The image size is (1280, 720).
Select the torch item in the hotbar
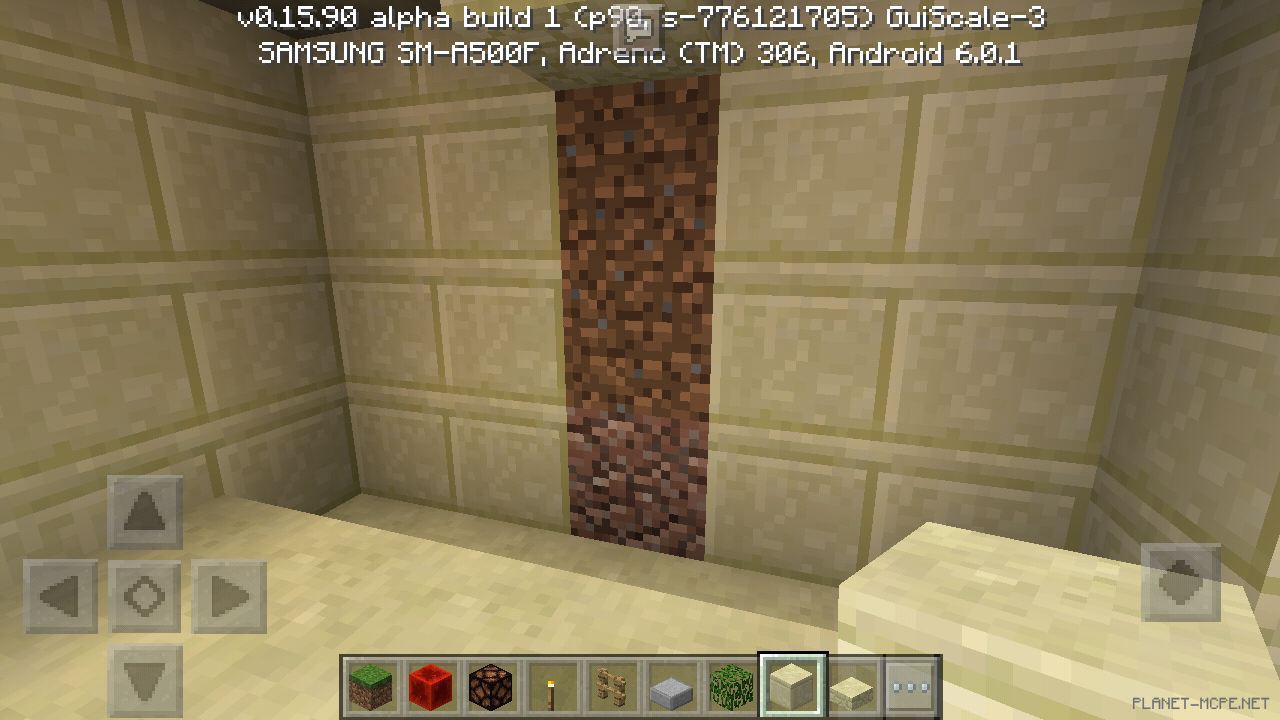[551, 686]
